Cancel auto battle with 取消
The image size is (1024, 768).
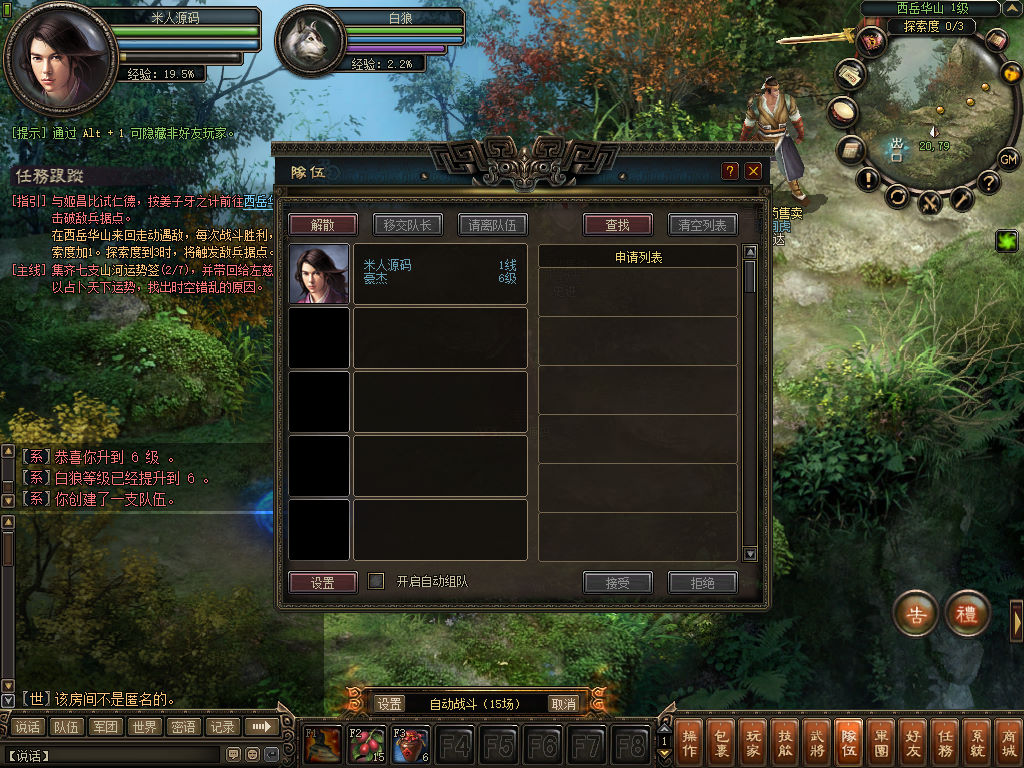[564, 704]
